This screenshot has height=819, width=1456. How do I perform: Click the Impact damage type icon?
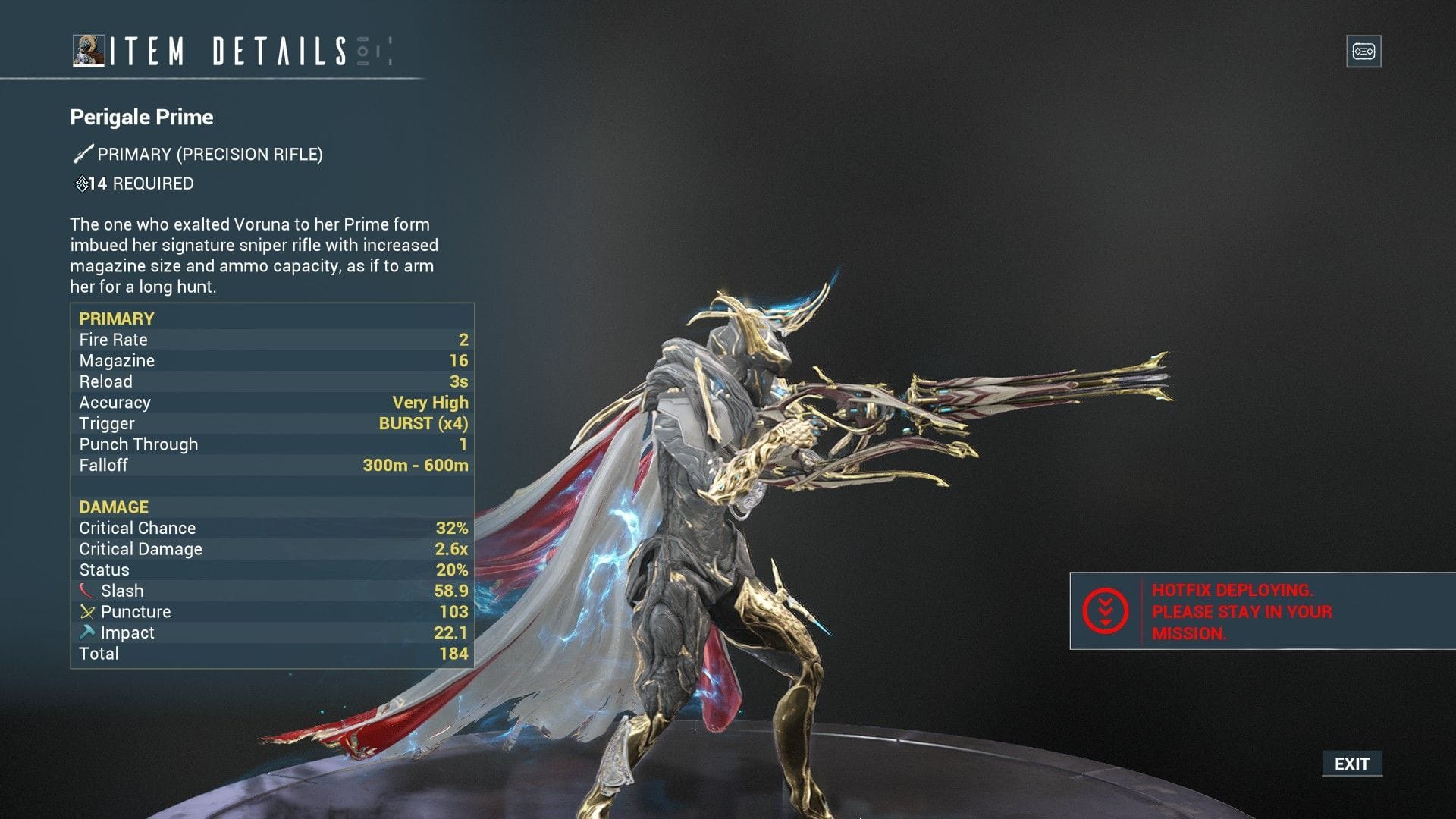click(x=86, y=631)
